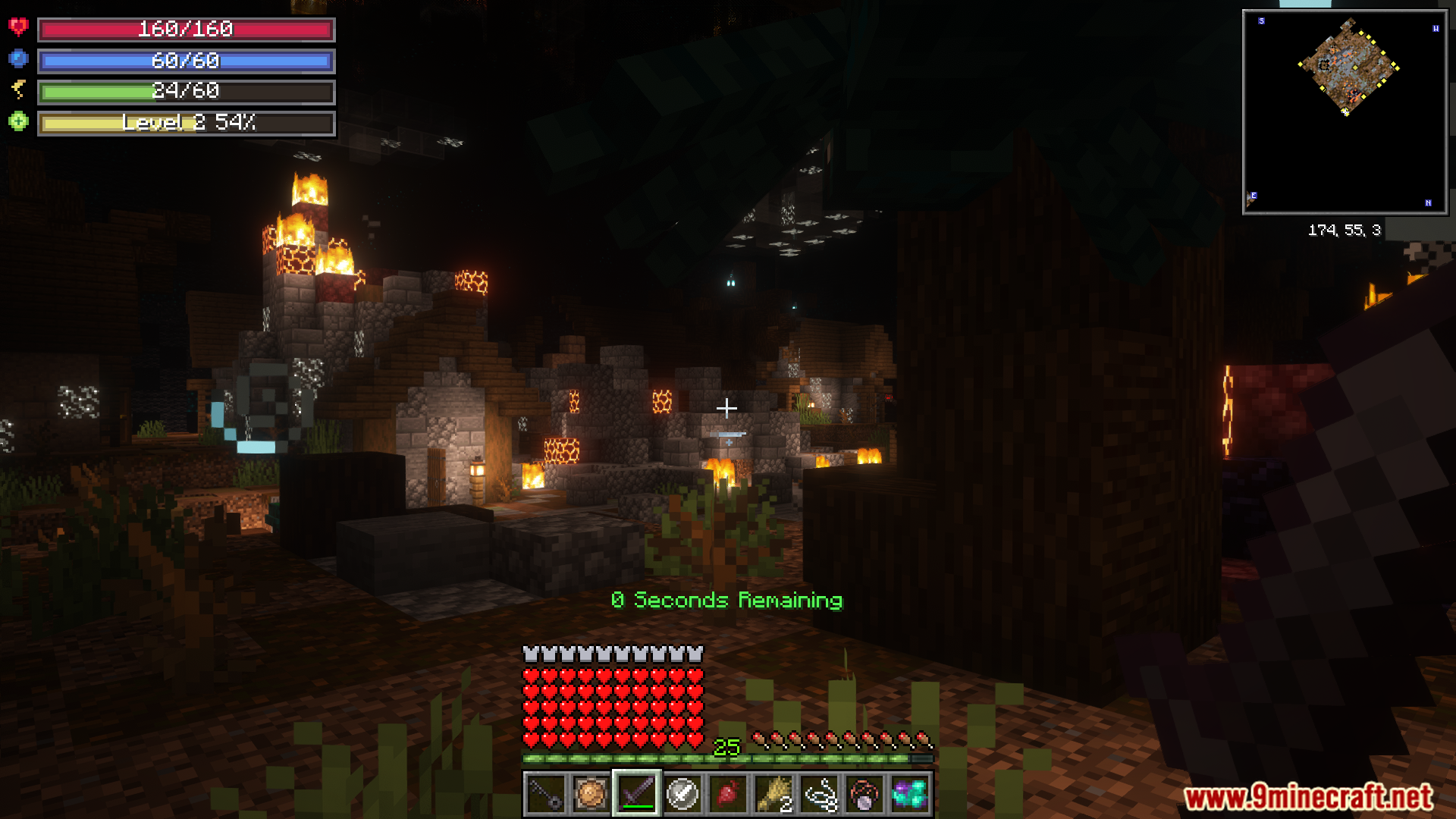
Task: Select the dark key hotbar slot
Action: tap(545, 794)
